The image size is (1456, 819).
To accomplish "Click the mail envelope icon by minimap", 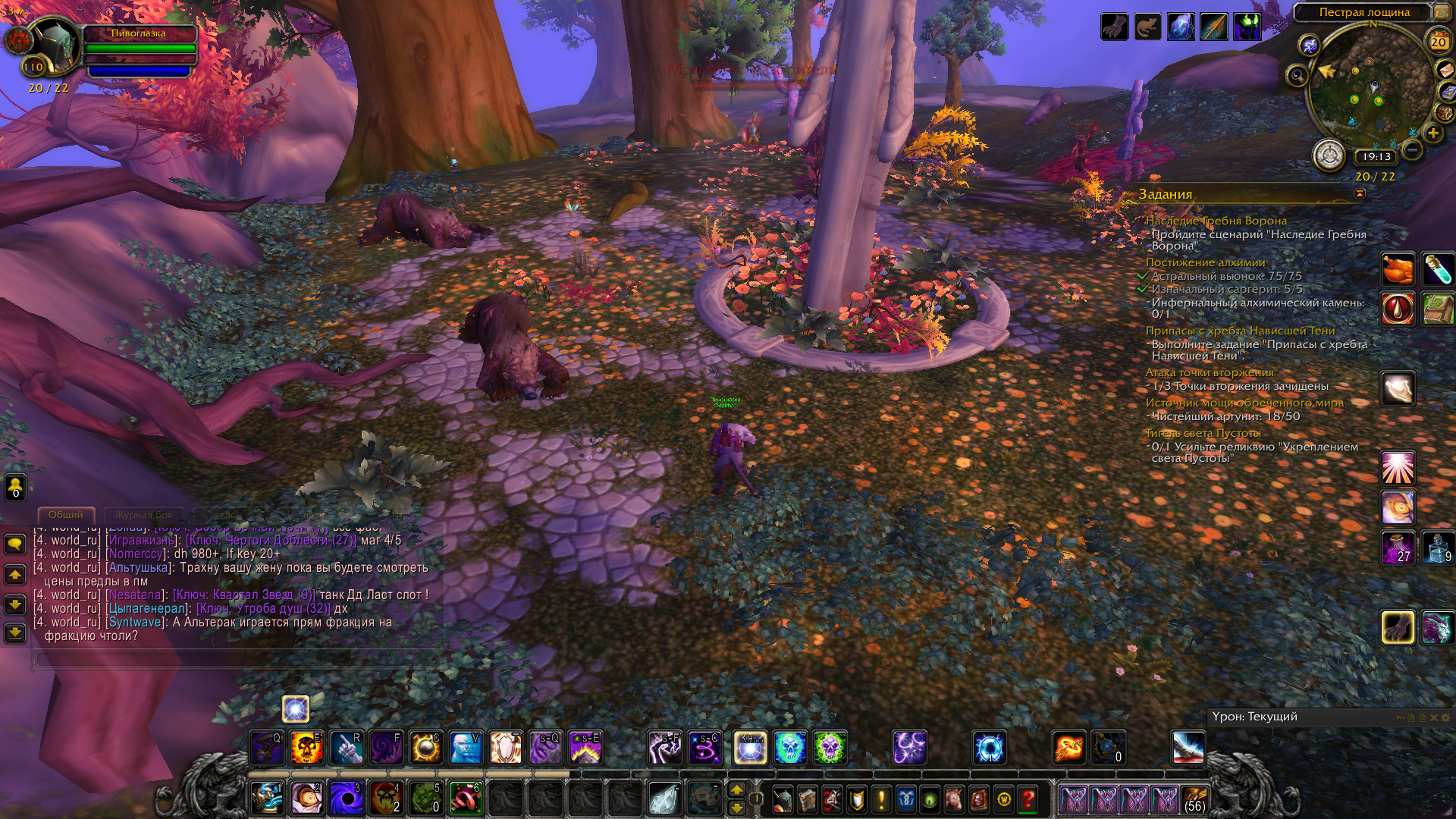I will click(1446, 70).
